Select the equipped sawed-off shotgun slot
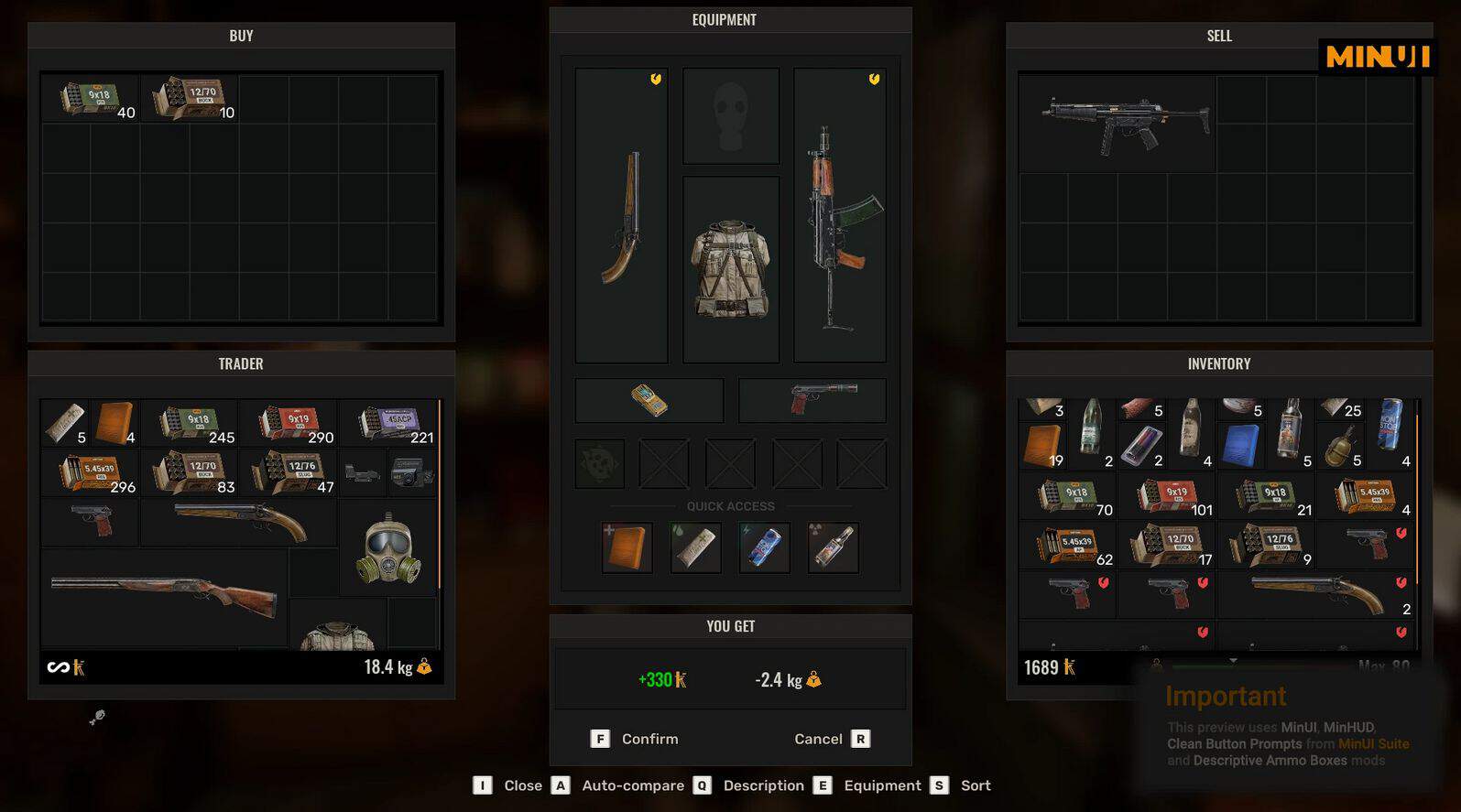The height and width of the screenshot is (812, 1461). (x=622, y=216)
